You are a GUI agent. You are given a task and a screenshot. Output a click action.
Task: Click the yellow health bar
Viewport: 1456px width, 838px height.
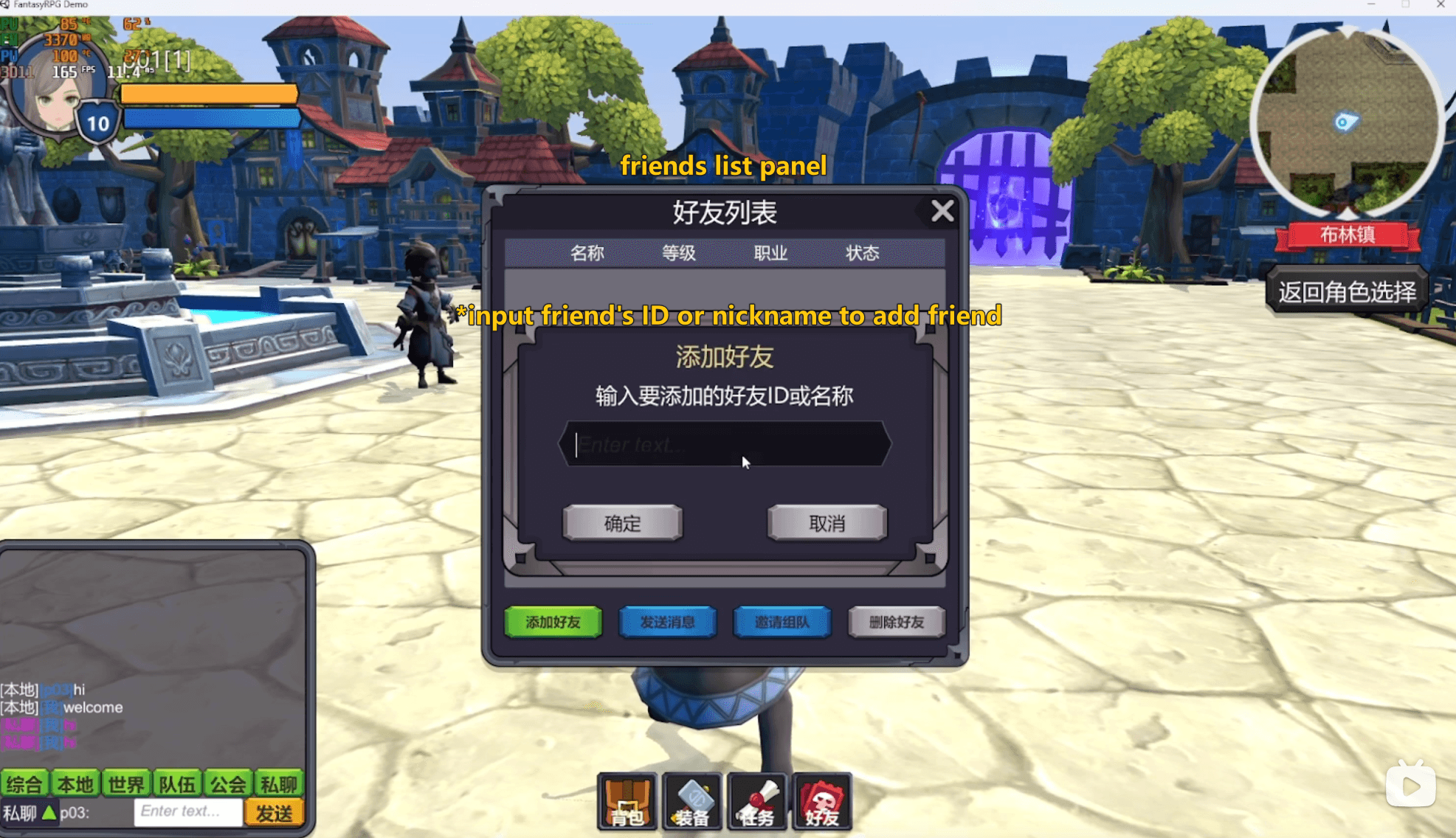point(210,94)
